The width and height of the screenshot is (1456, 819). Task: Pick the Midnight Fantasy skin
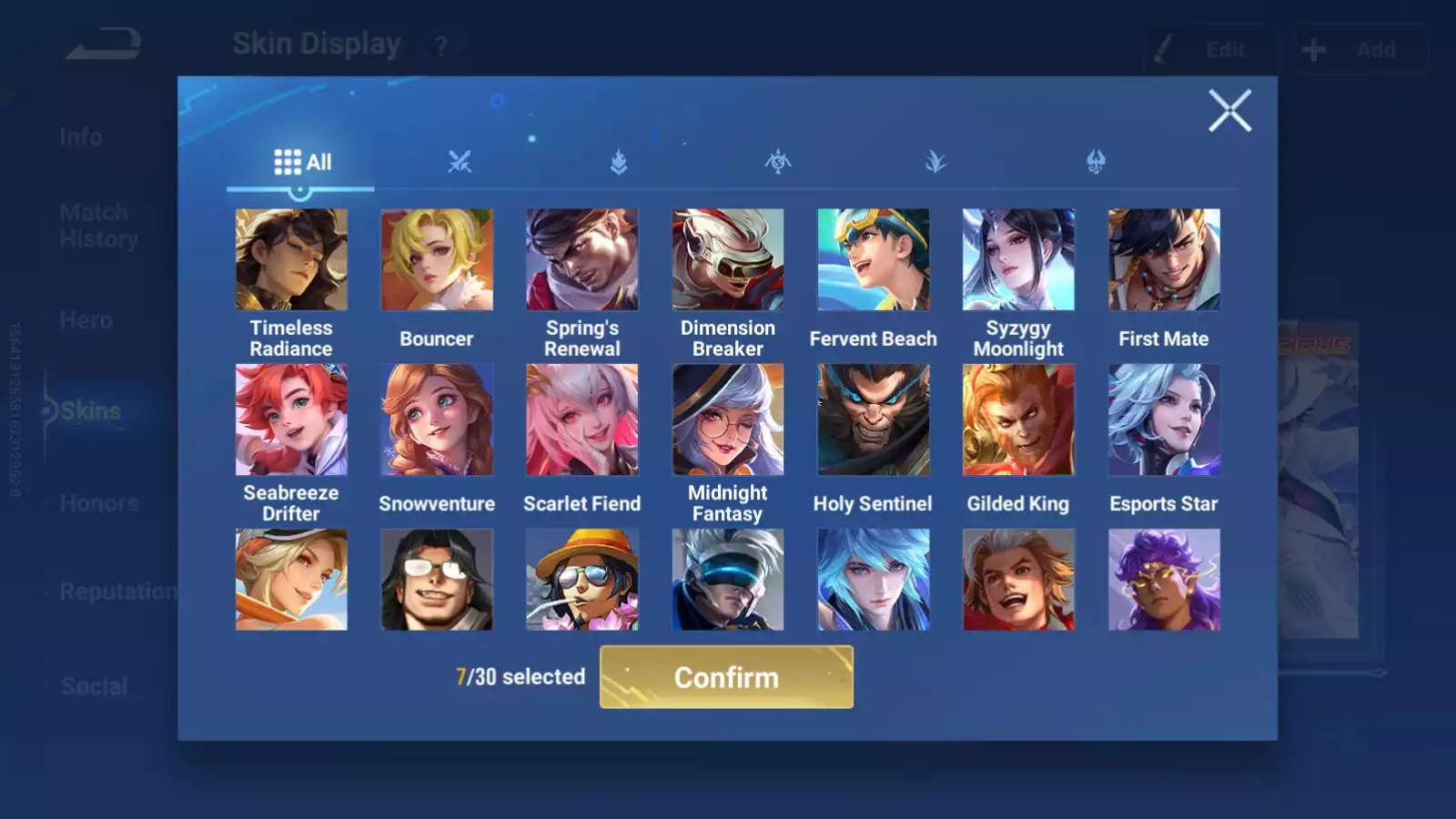(x=728, y=420)
